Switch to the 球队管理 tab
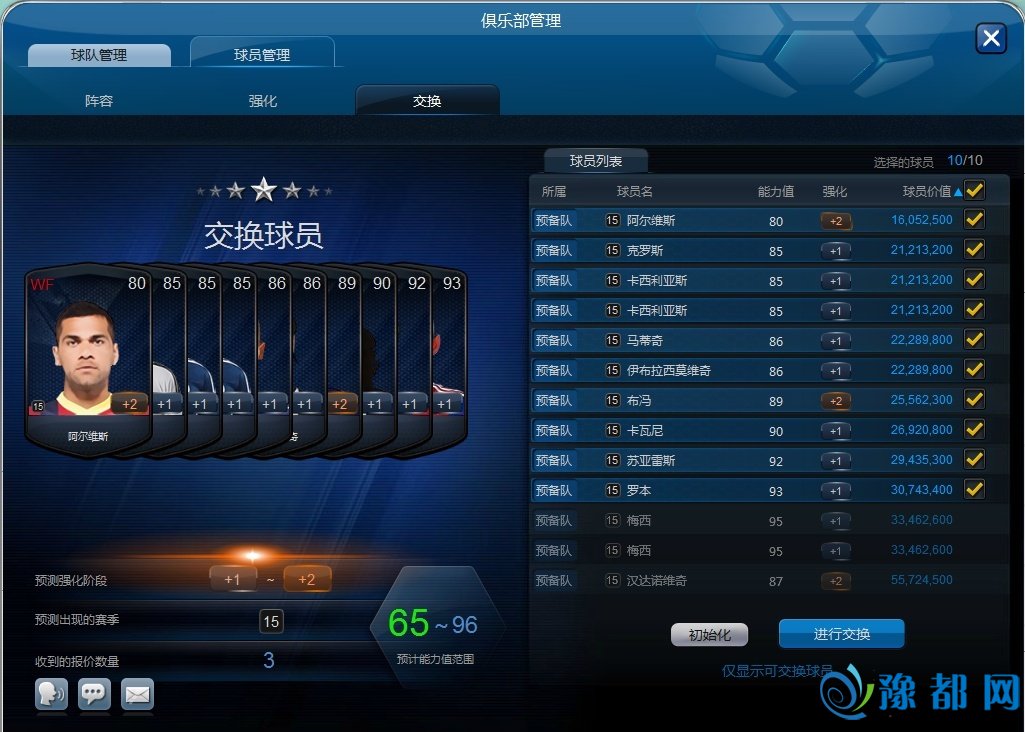 pos(99,55)
